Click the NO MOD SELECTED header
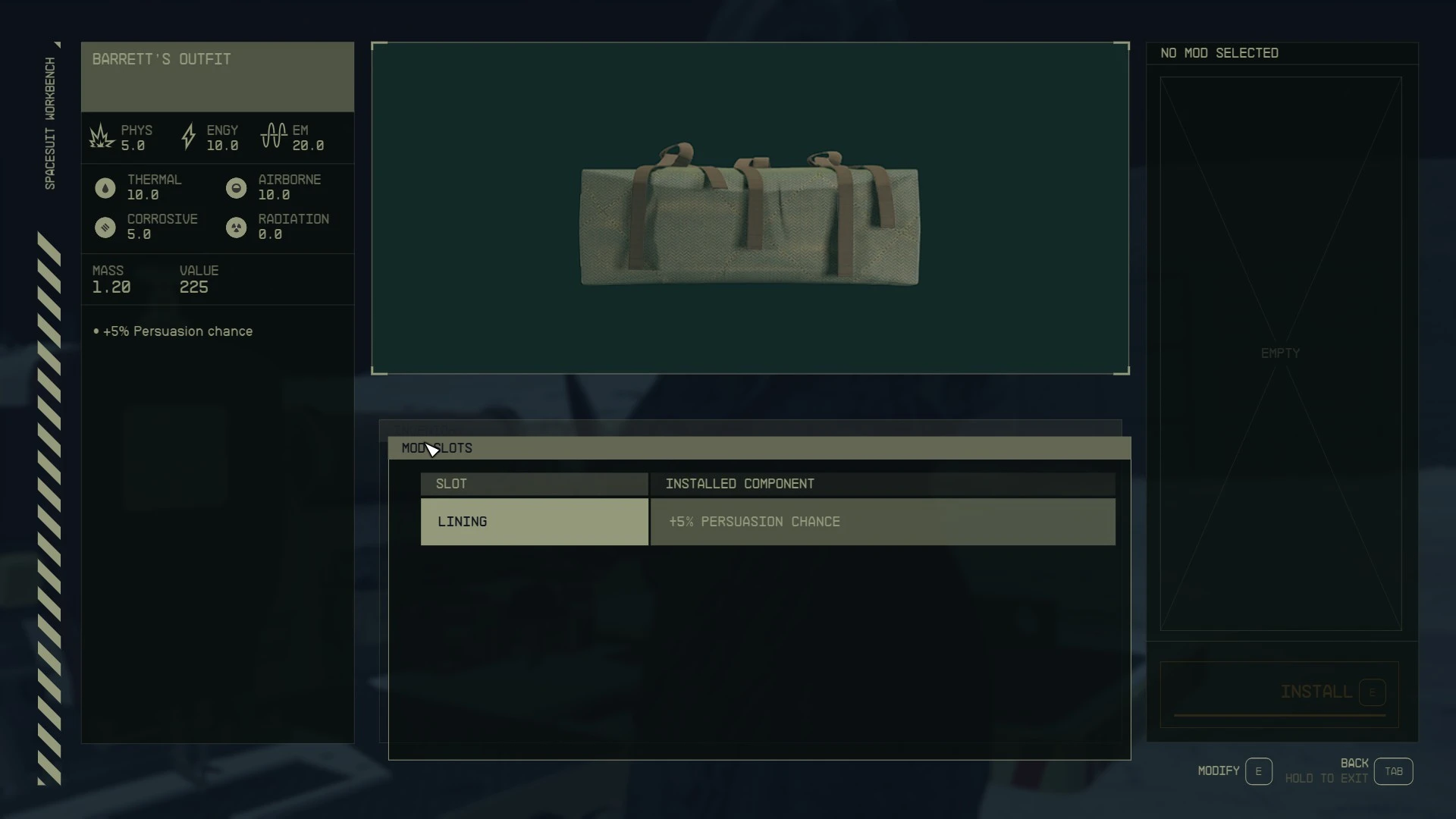 [1219, 52]
